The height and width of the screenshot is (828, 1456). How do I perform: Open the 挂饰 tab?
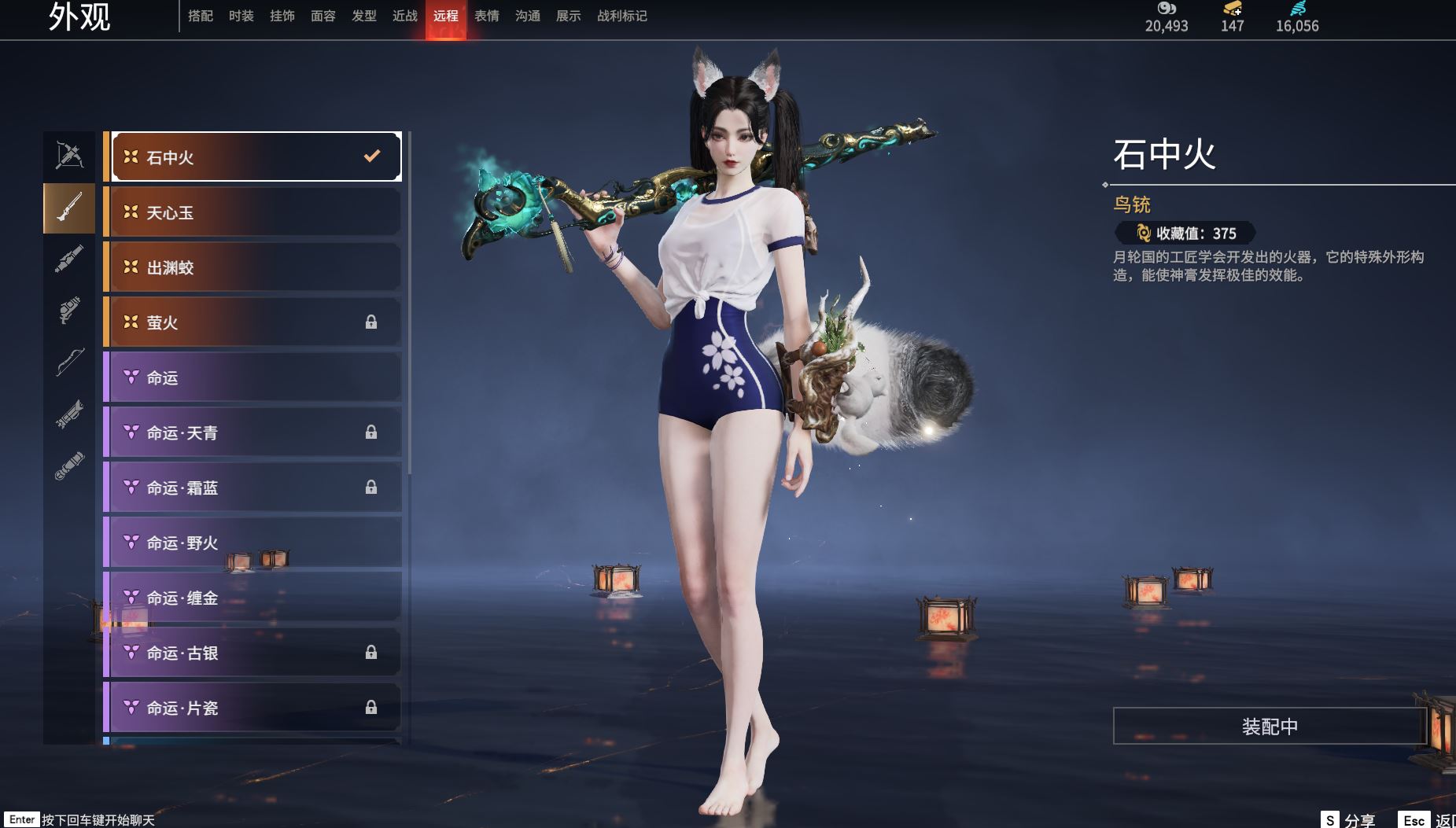coord(282,16)
